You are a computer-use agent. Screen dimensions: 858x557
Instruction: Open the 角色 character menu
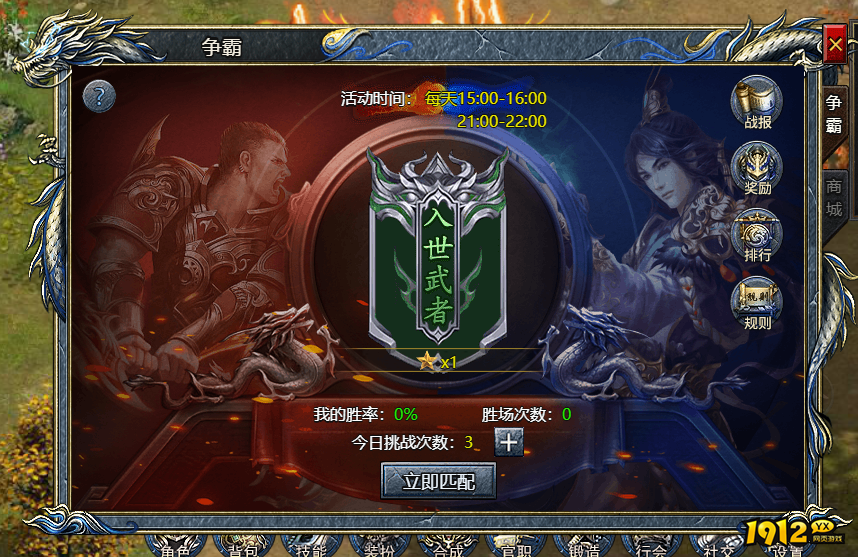coord(176,548)
